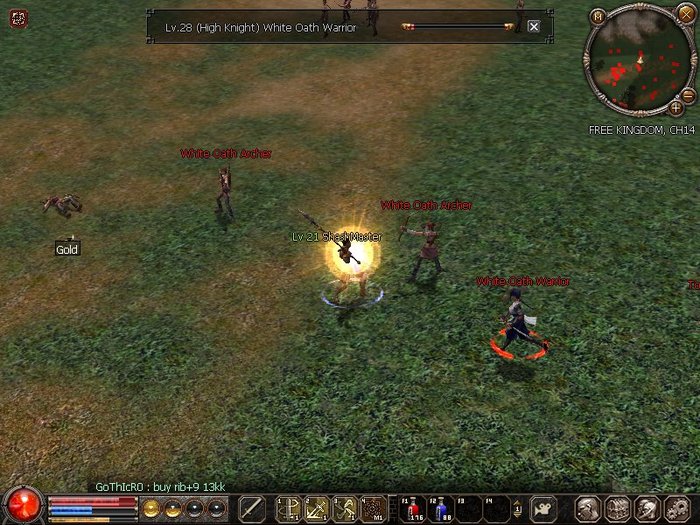Open the chat line showing GoThIcR0's message
Viewport: 700px width, 525px height.
click(x=160, y=486)
